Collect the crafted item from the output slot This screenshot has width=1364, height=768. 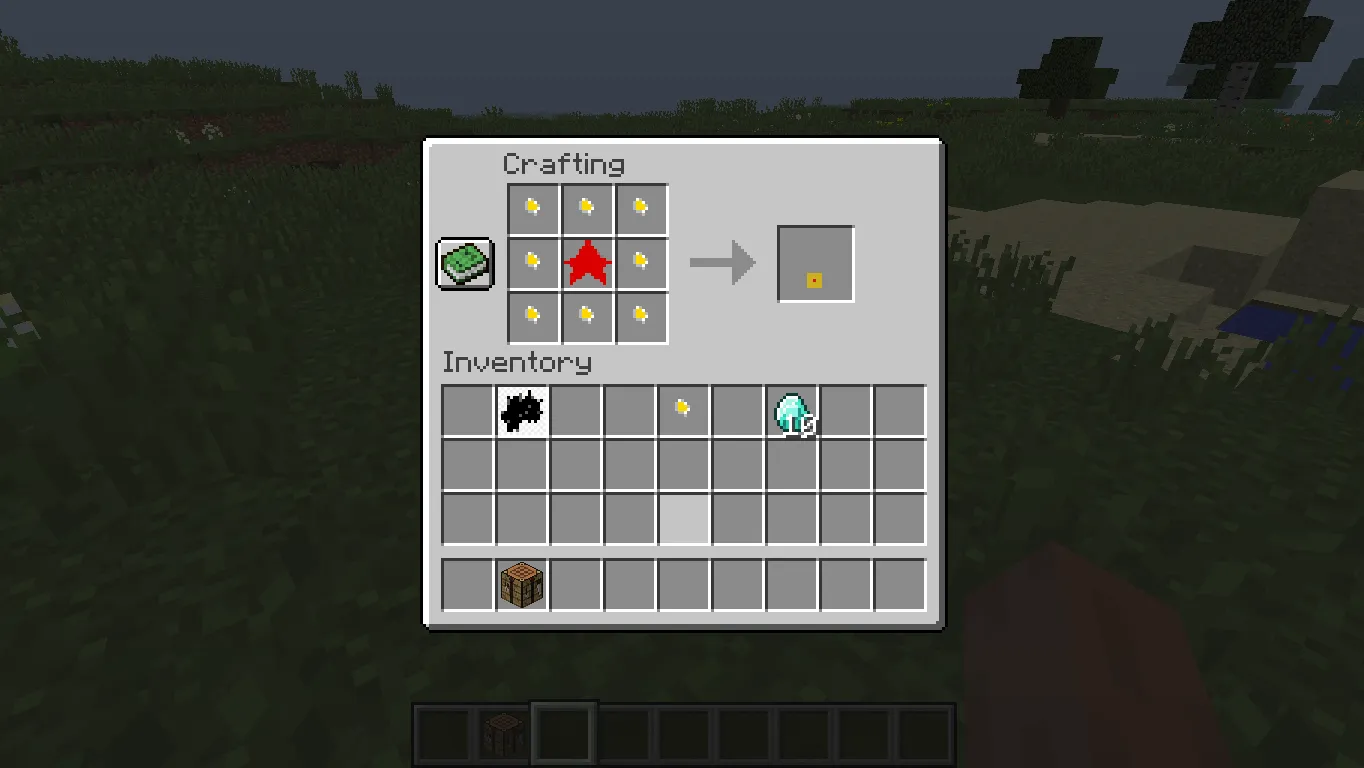(815, 263)
